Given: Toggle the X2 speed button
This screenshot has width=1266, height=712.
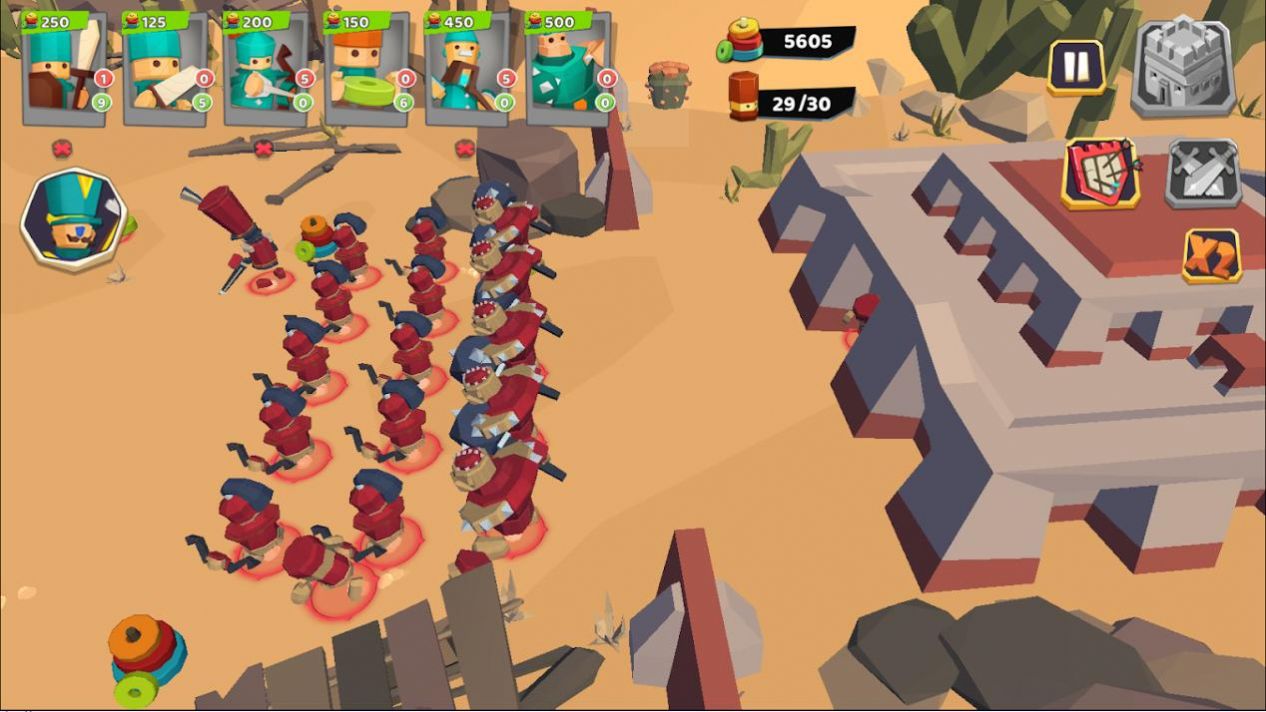Looking at the screenshot, I should click(x=1212, y=256).
